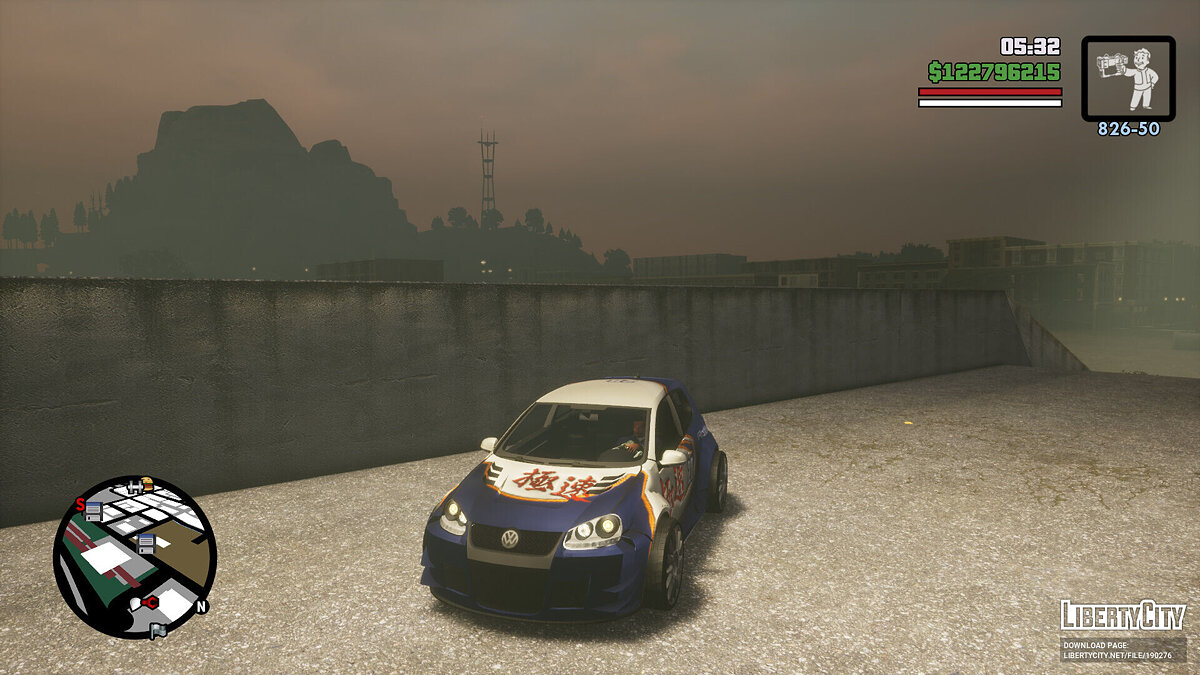Viewport: 1200px width, 675px height.
Task: Click the north N compass marker
Action: coord(201,606)
